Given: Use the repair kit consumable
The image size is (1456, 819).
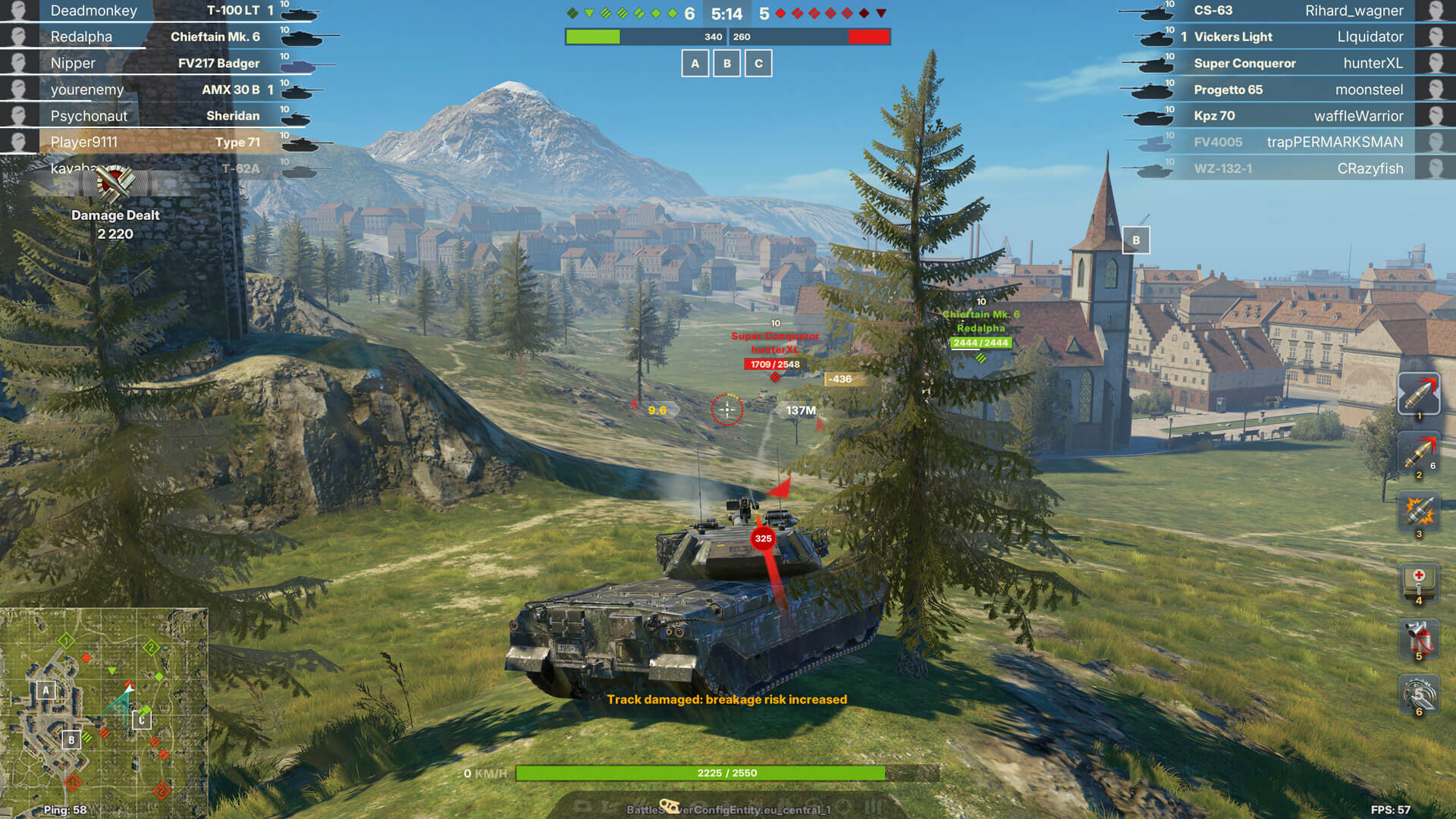Looking at the screenshot, I should pos(1419,693).
